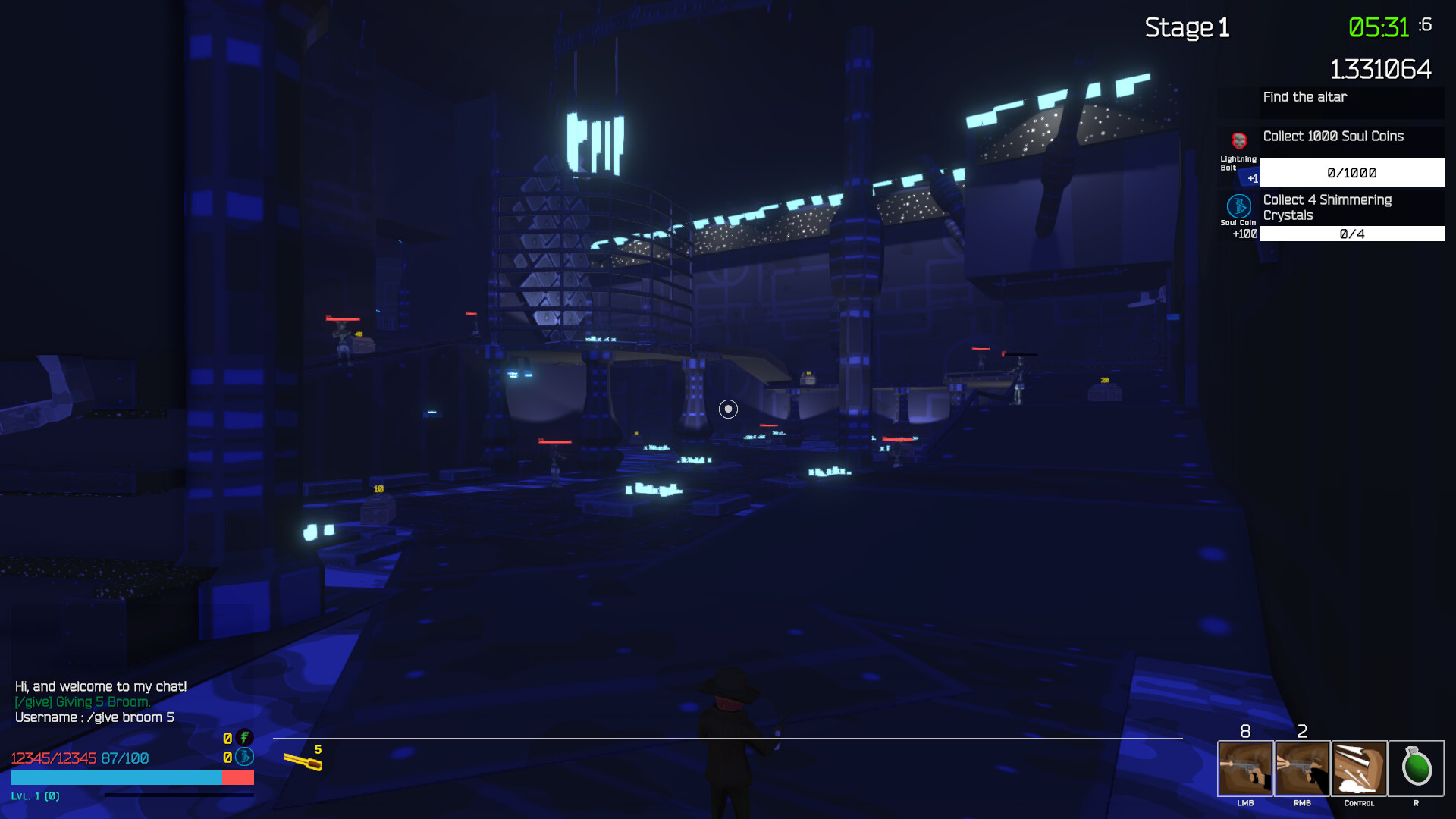Click the Collect 4 Shimmering Crystals objective
Image resolution: width=1456 pixels, height=819 pixels.
click(x=1328, y=207)
